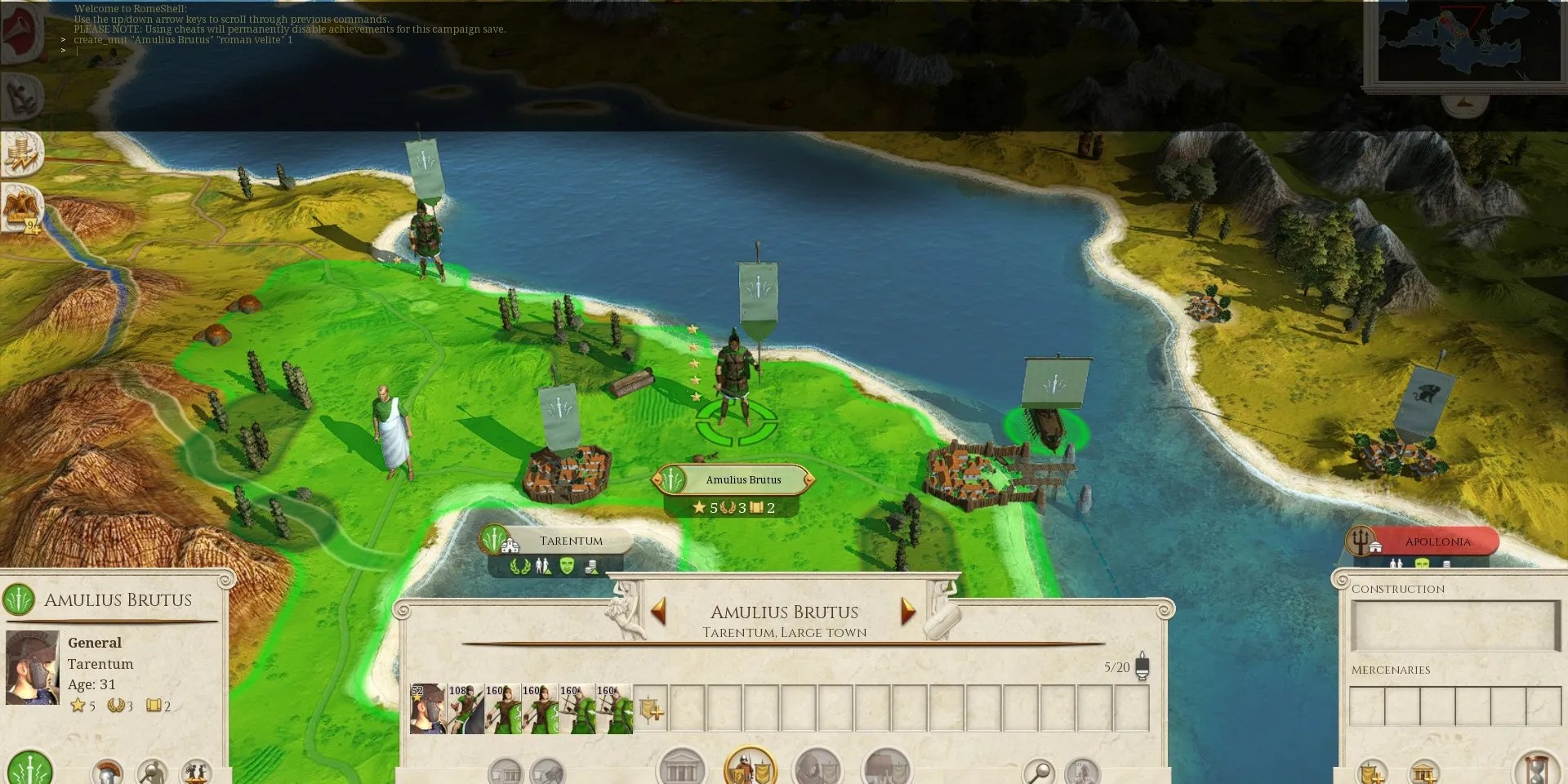Open Amulius Brutus general portrait

click(32, 667)
